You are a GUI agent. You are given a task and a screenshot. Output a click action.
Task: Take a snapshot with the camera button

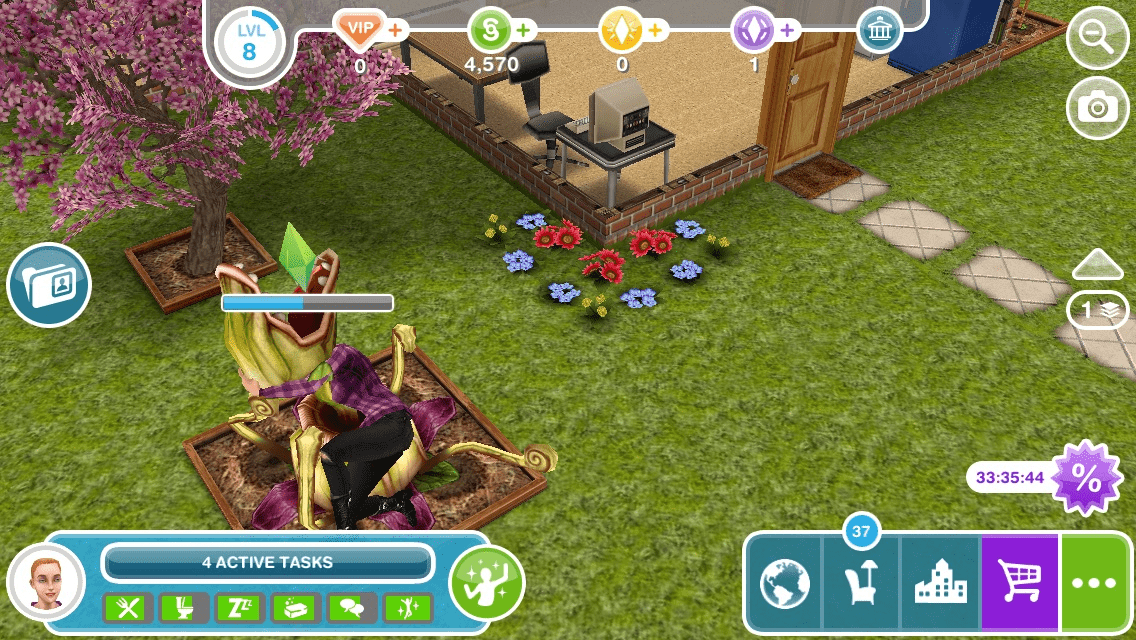[1097, 107]
